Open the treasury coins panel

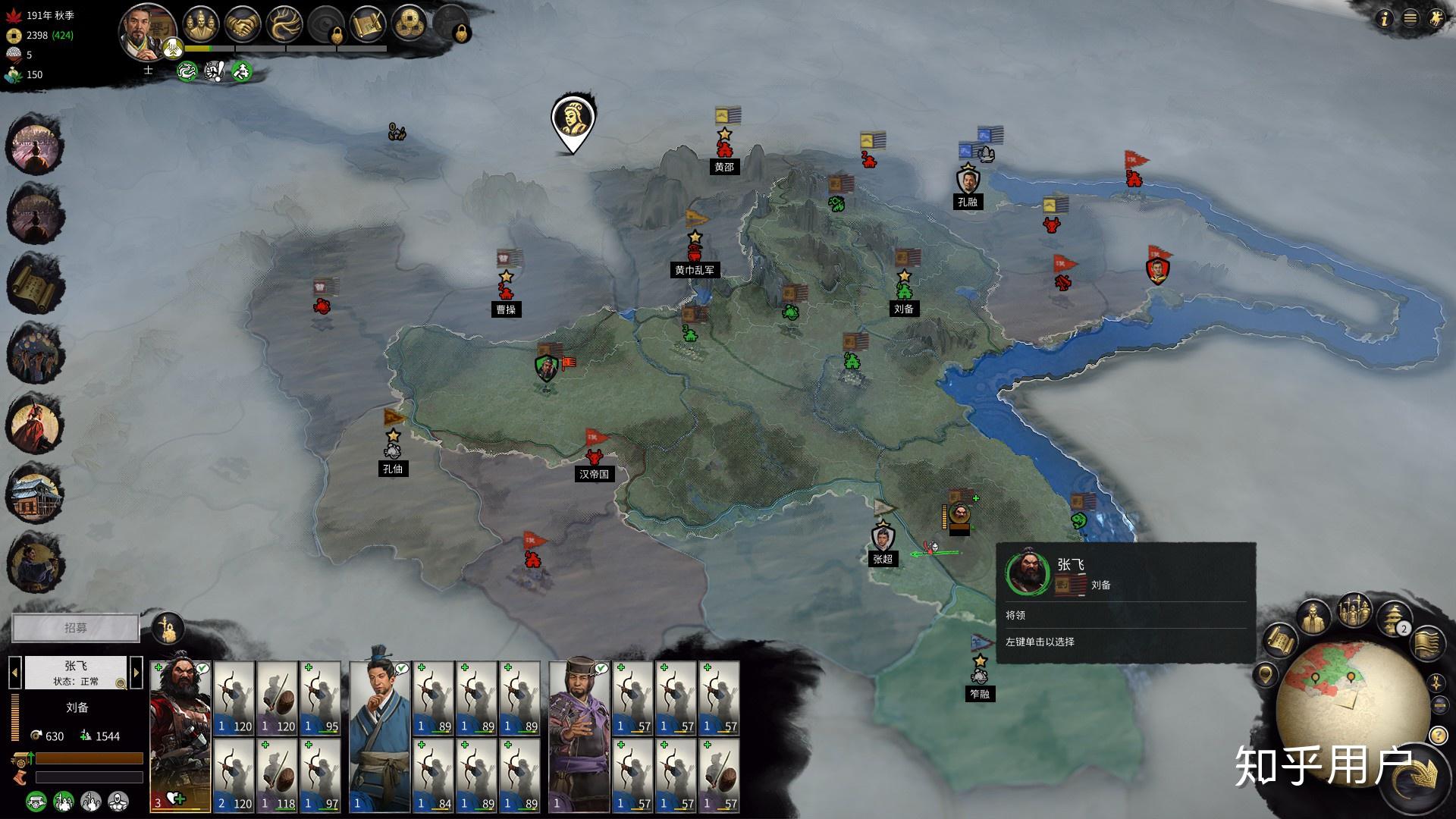point(410,26)
